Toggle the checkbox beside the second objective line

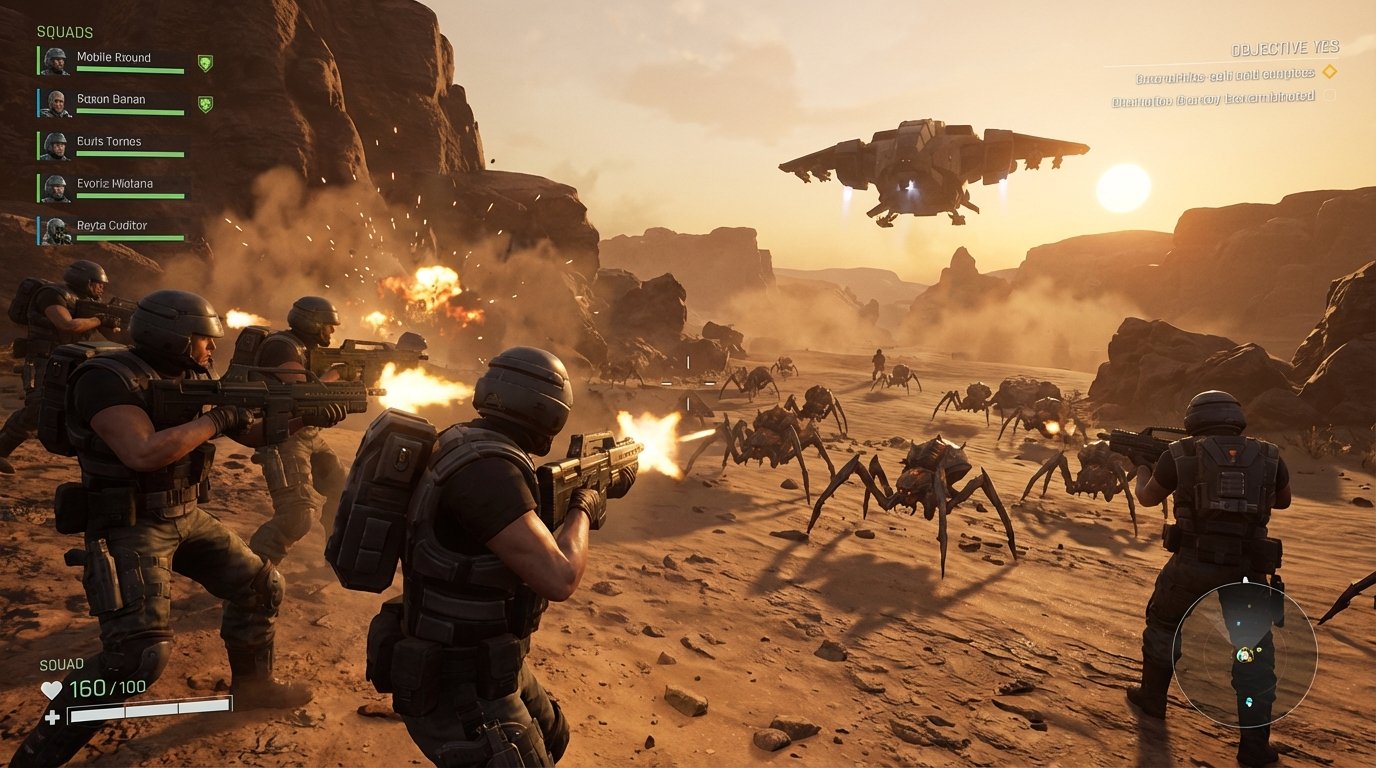pos(1331,95)
